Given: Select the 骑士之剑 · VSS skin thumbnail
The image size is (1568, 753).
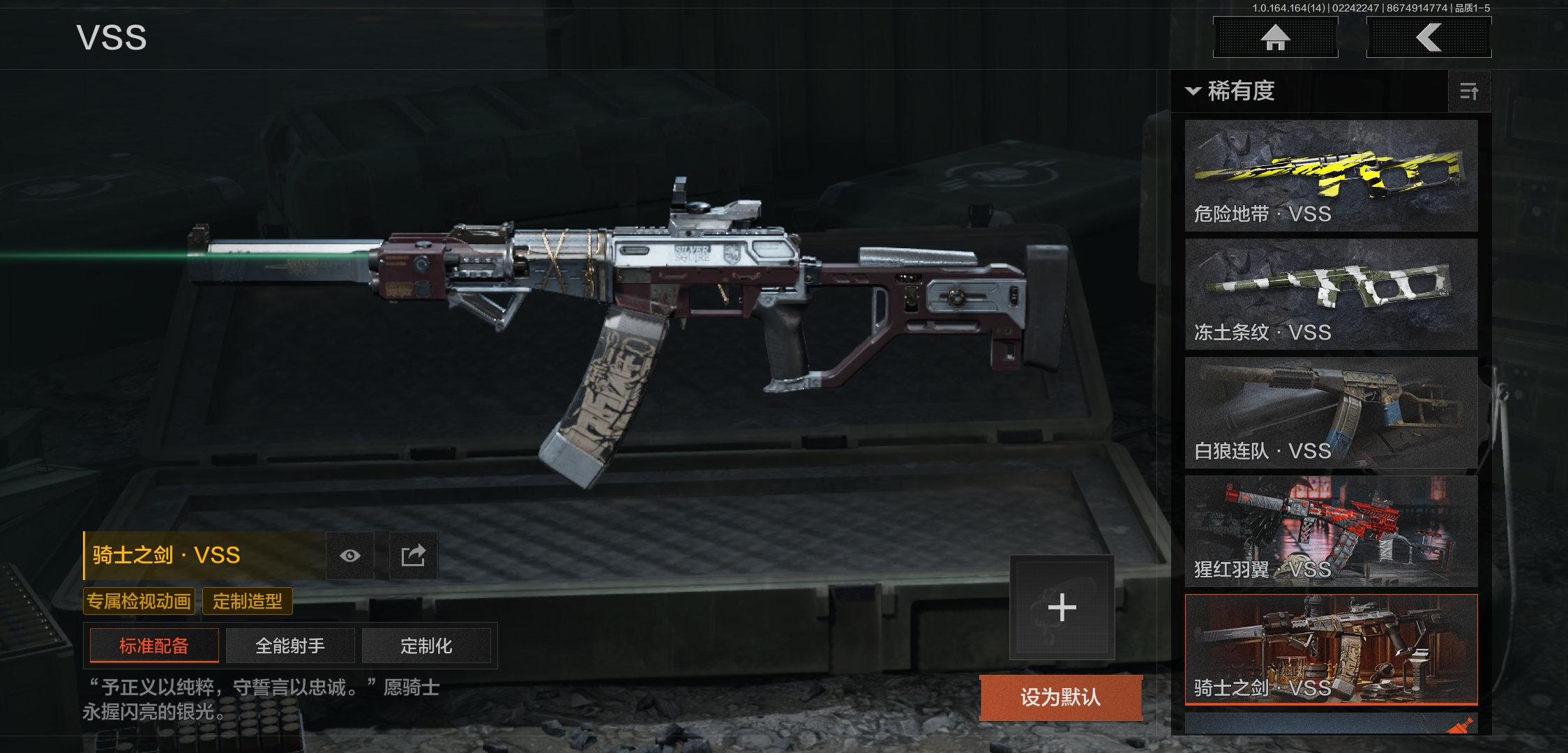Looking at the screenshot, I should tap(1331, 649).
